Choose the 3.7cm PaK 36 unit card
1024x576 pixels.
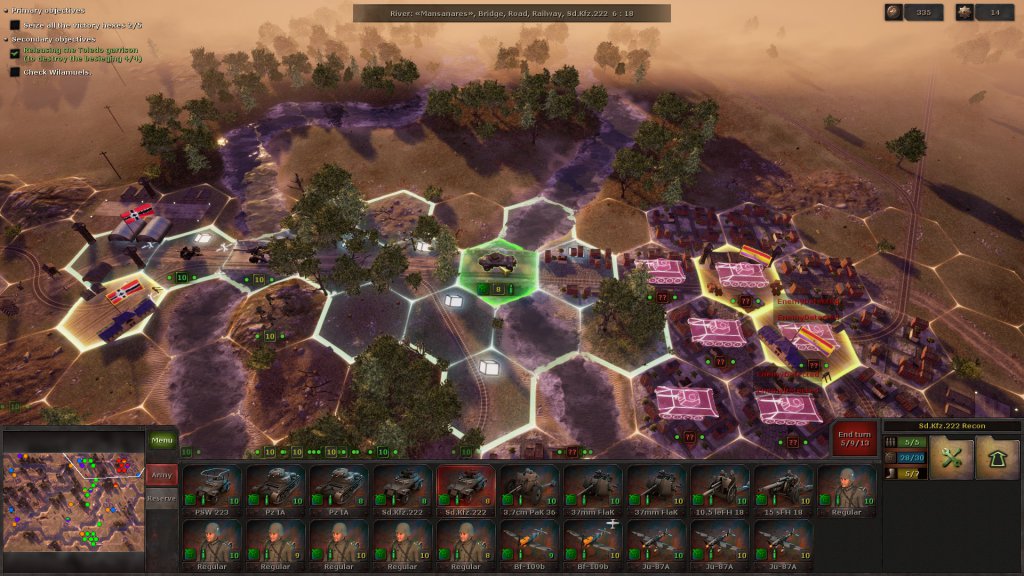tap(529, 490)
